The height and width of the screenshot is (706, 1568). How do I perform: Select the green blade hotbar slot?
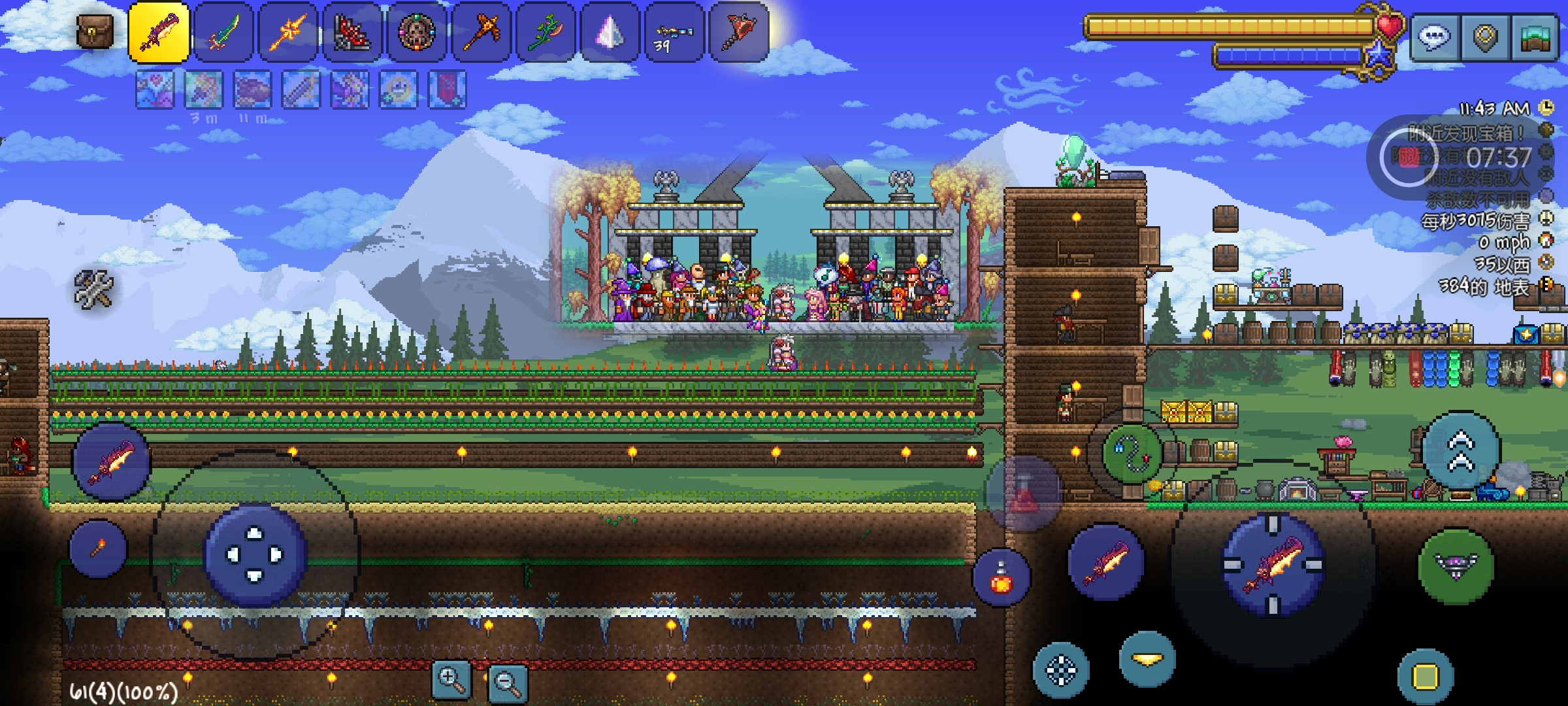(223, 32)
